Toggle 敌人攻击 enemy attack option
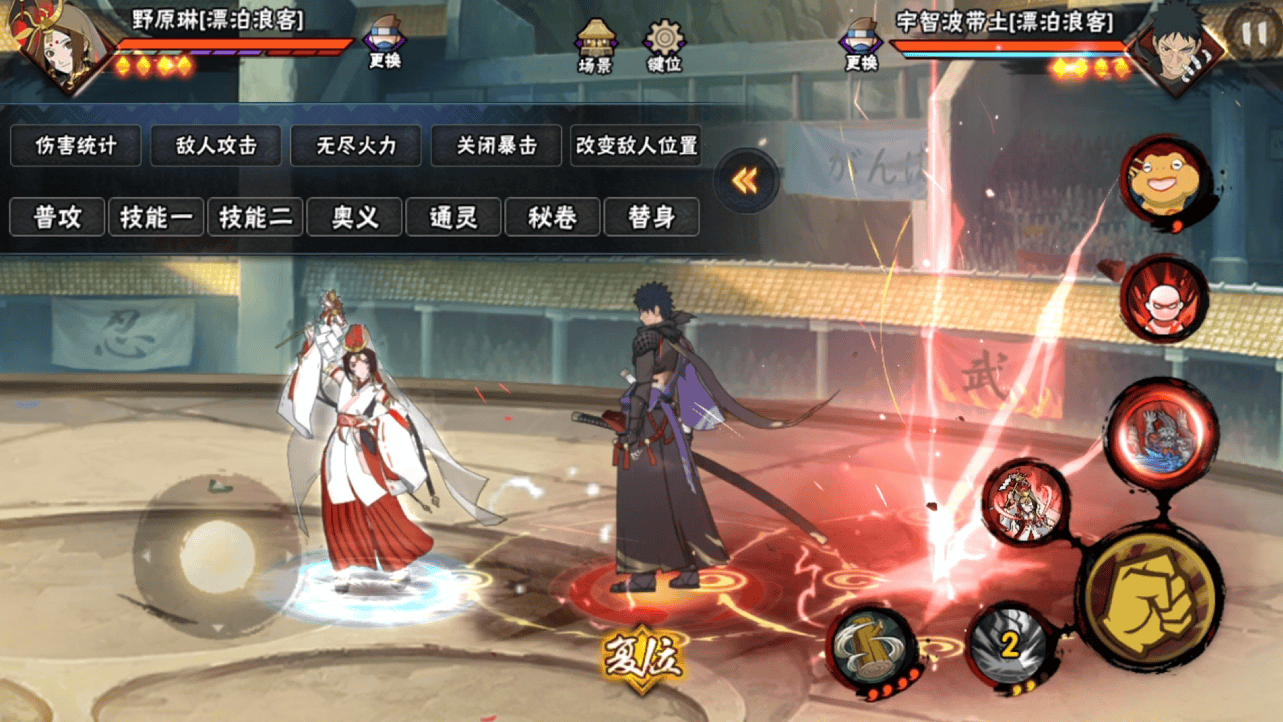1283x722 pixels. [216, 146]
